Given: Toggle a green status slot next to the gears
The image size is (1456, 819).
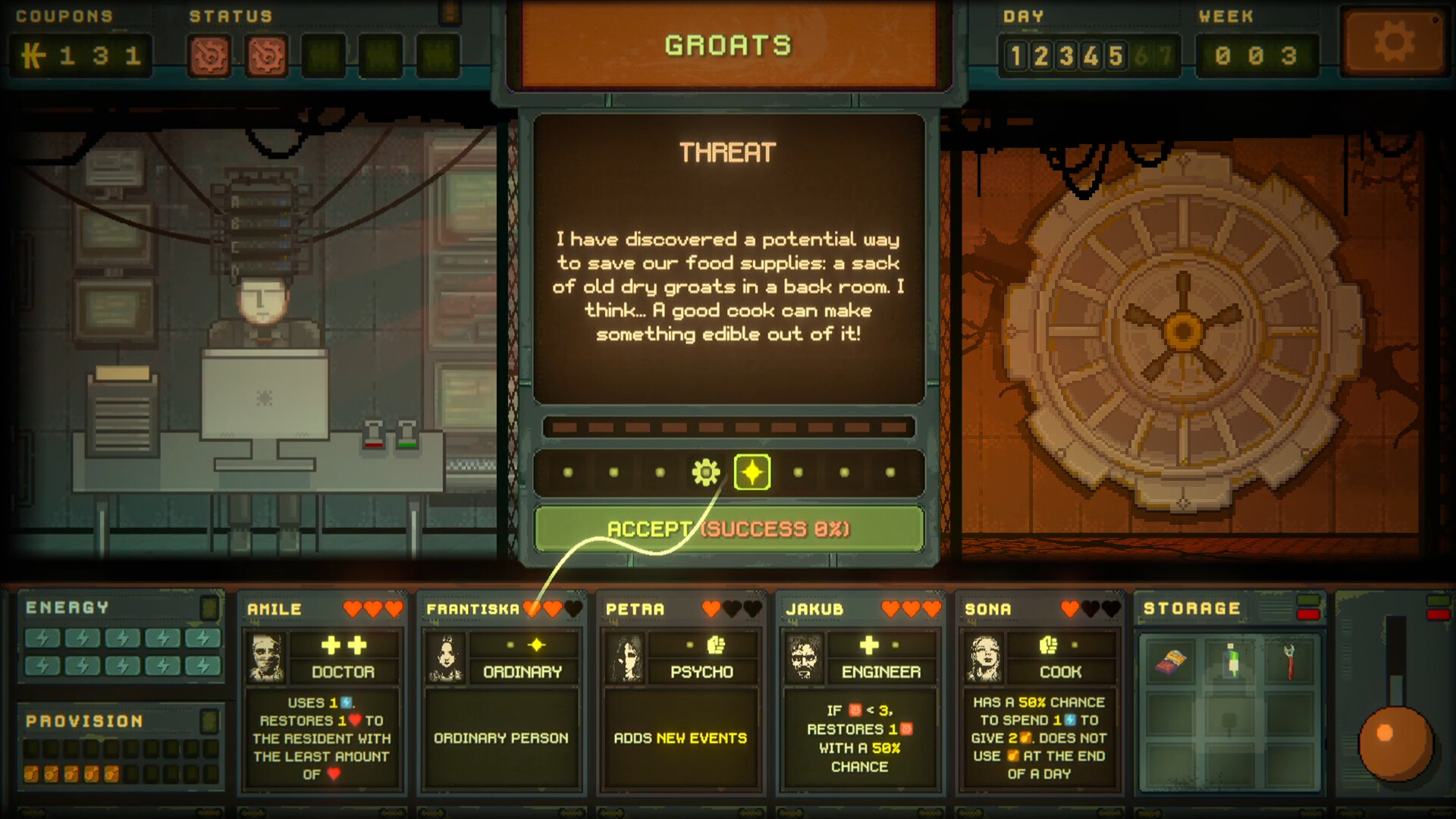Looking at the screenshot, I should pyautogui.click(x=321, y=55).
